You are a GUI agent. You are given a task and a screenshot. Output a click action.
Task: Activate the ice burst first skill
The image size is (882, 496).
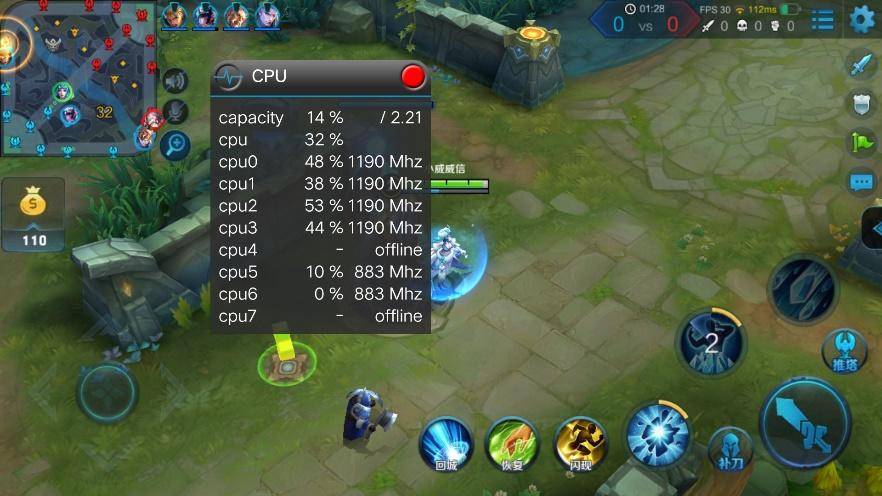click(x=656, y=432)
